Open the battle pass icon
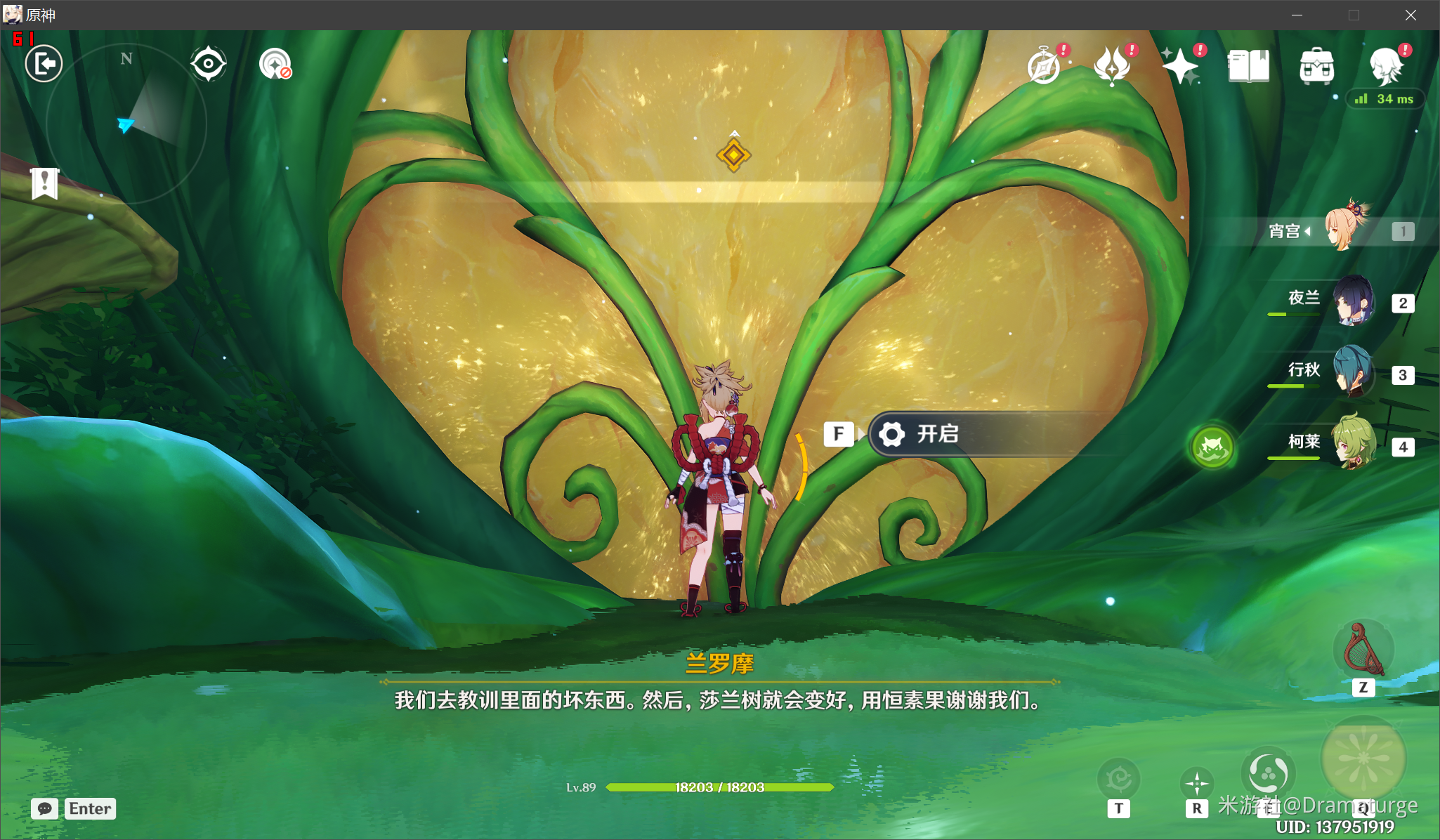Screen dimensions: 1440x840 (1112, 67)
